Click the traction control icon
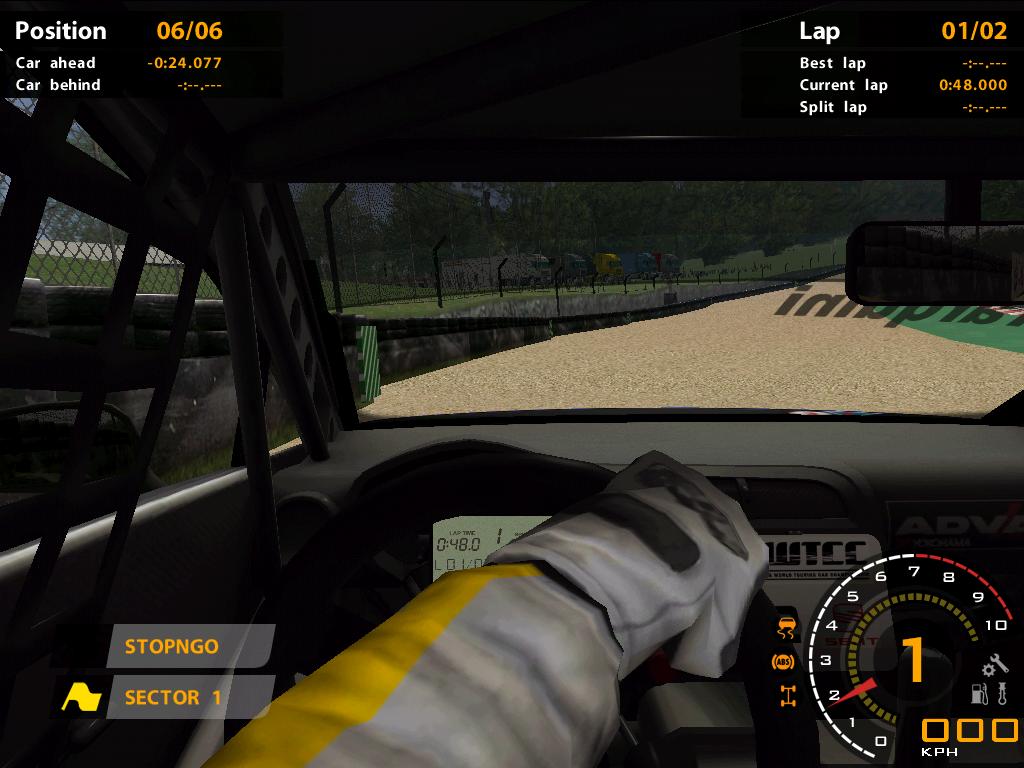 tap(788, 629)
